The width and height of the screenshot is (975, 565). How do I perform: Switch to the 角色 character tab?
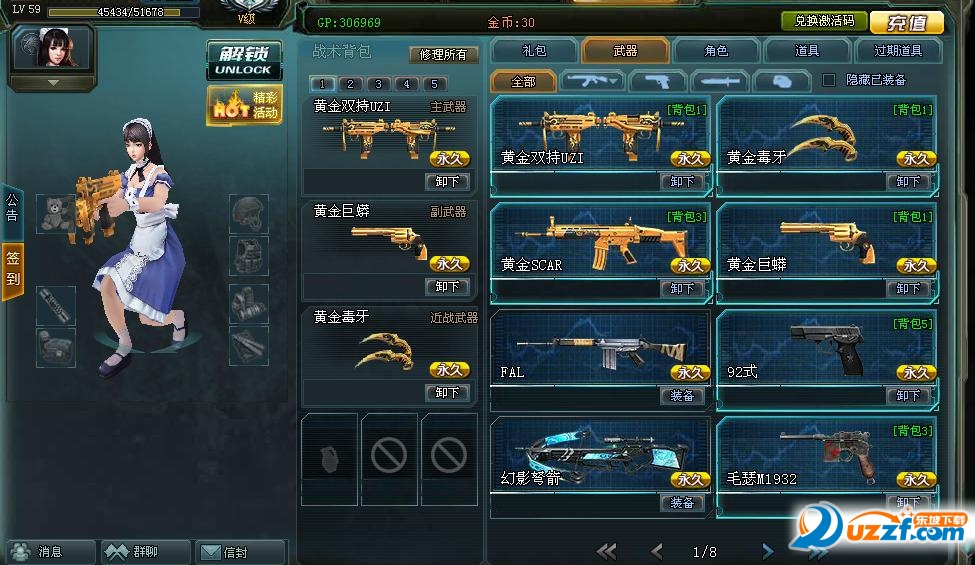click(716, 50)
